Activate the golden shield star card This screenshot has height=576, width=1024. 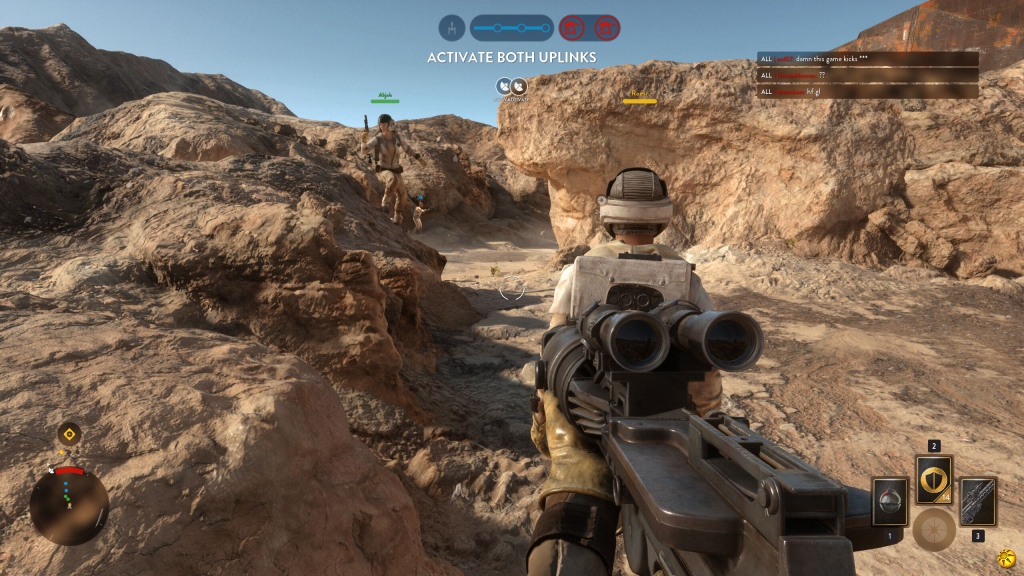pos(934,481)
